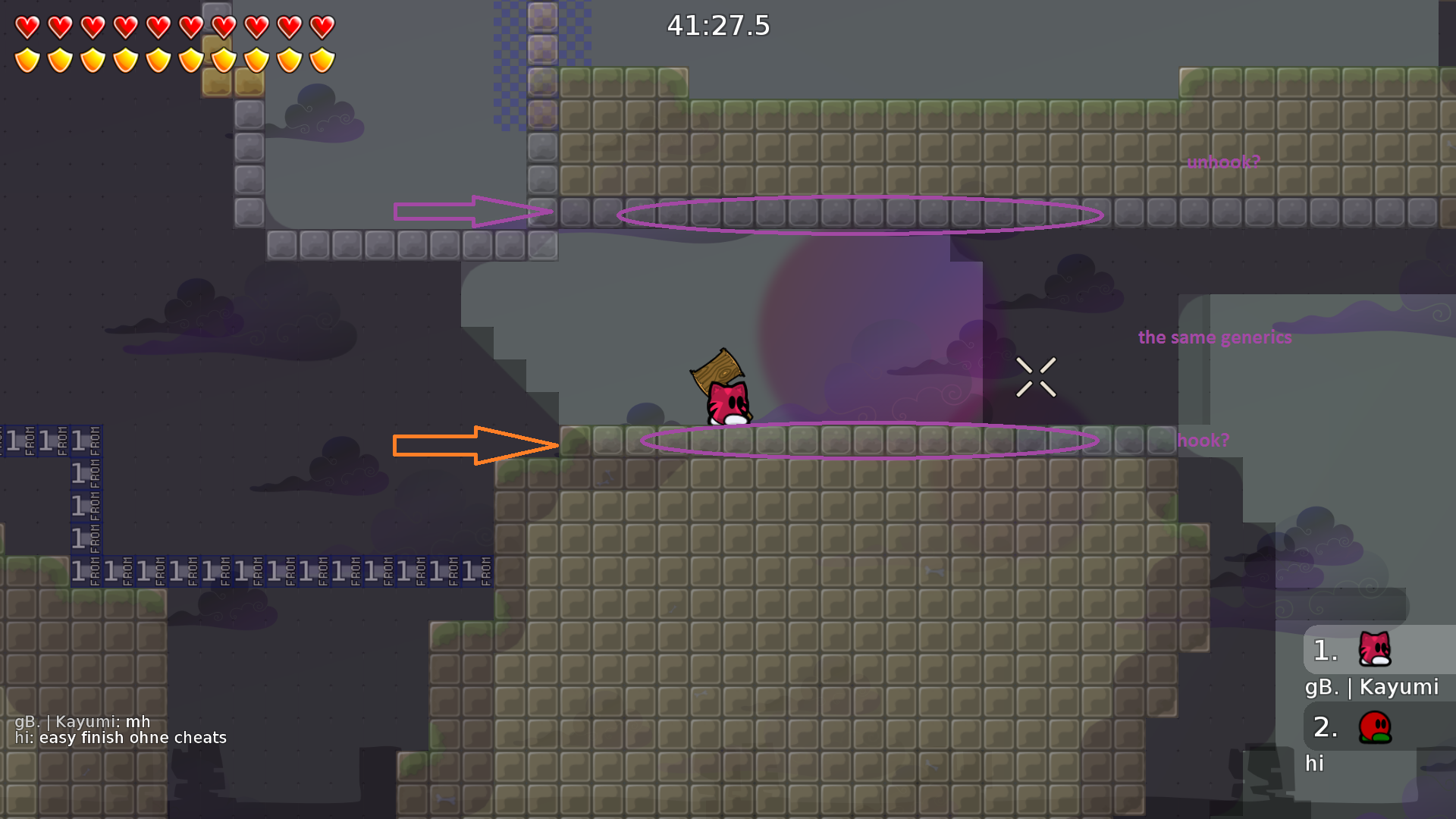Select the last heart in the health row
Screen dimensions: 1456x819
point(322,27)
